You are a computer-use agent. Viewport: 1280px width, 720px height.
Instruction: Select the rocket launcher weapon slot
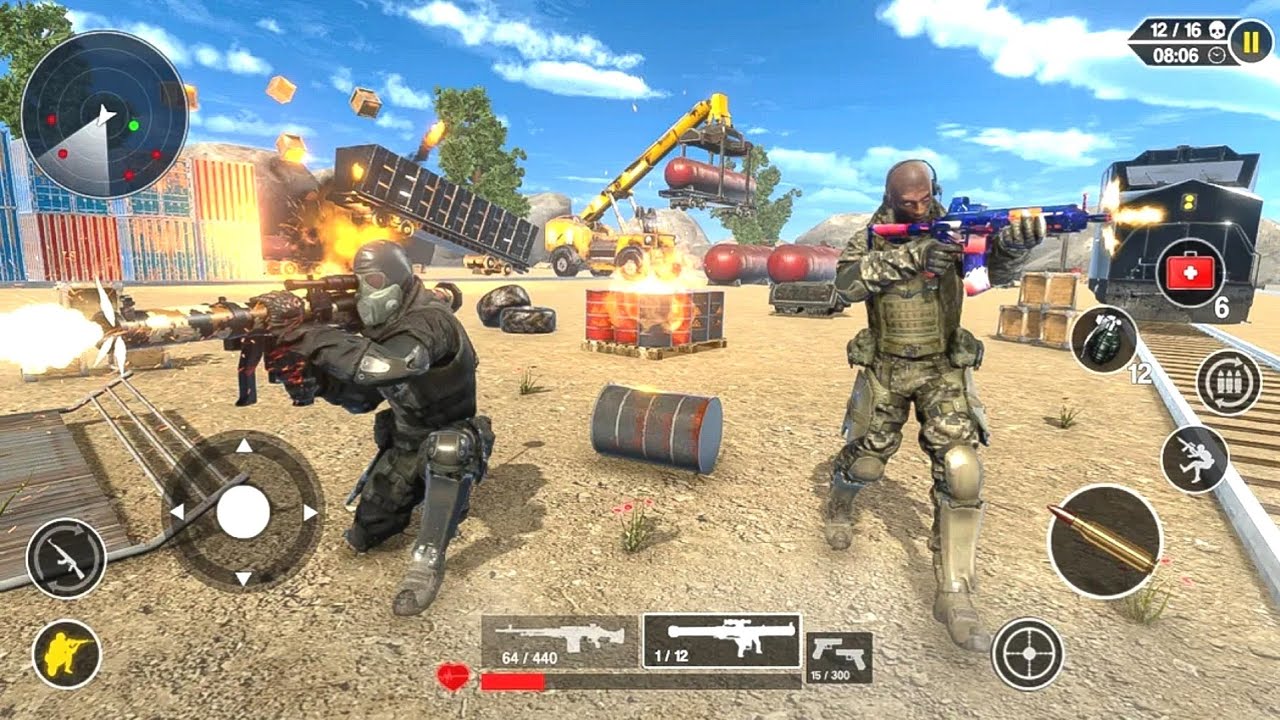pos(721,641)
